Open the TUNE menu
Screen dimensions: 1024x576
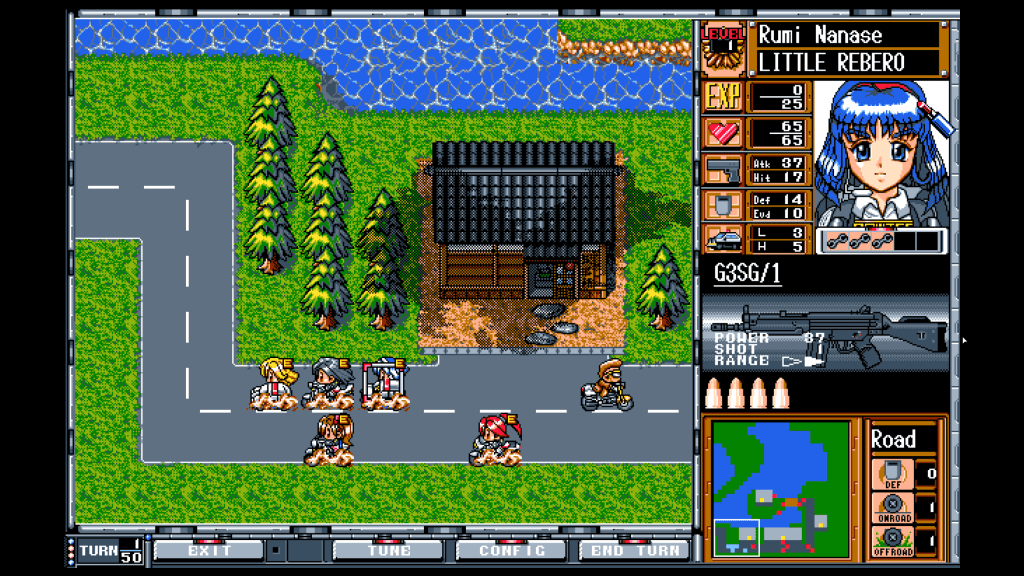(x=388, y=550)
